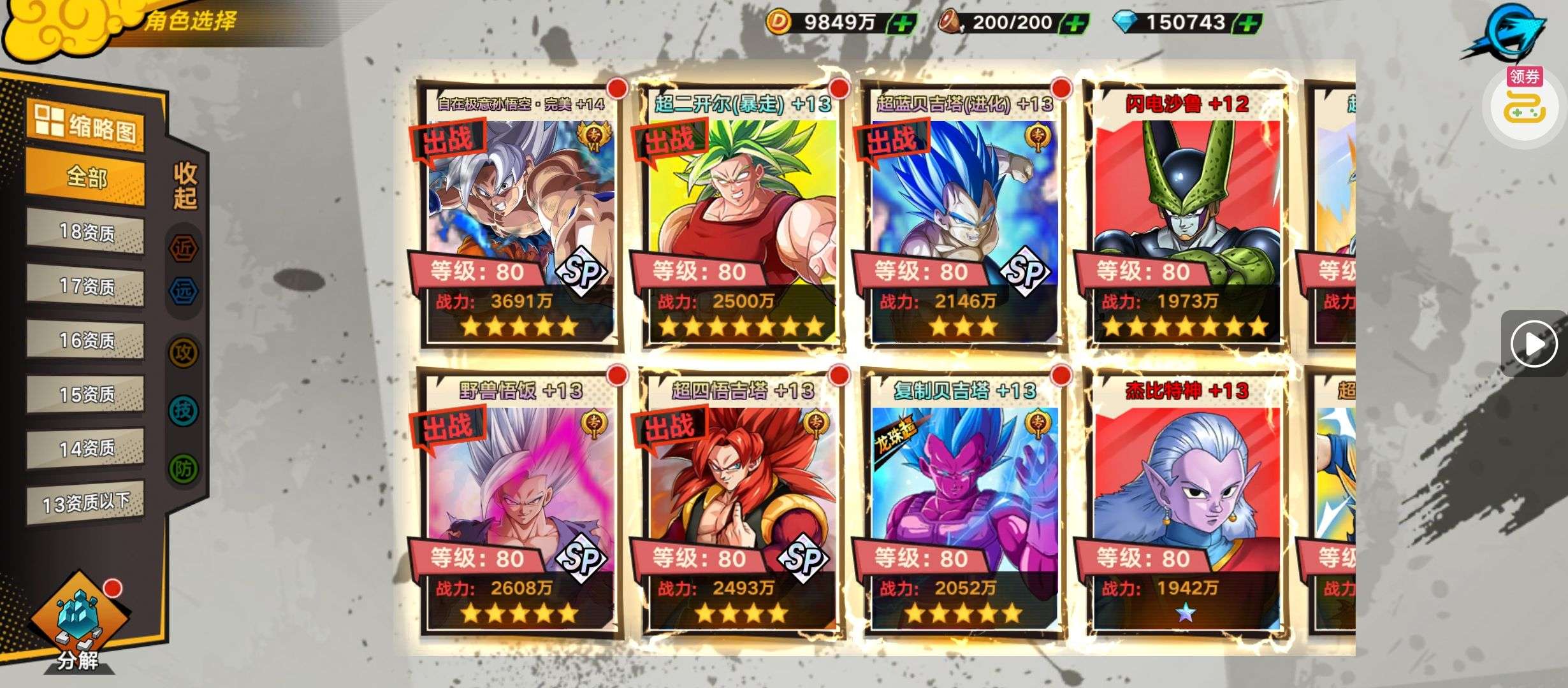This screenshot has height=688, width=1568.
Task: Pick the 杰比特神 +13 character card
Action: pyautogui.click(x=1186, y=503)
